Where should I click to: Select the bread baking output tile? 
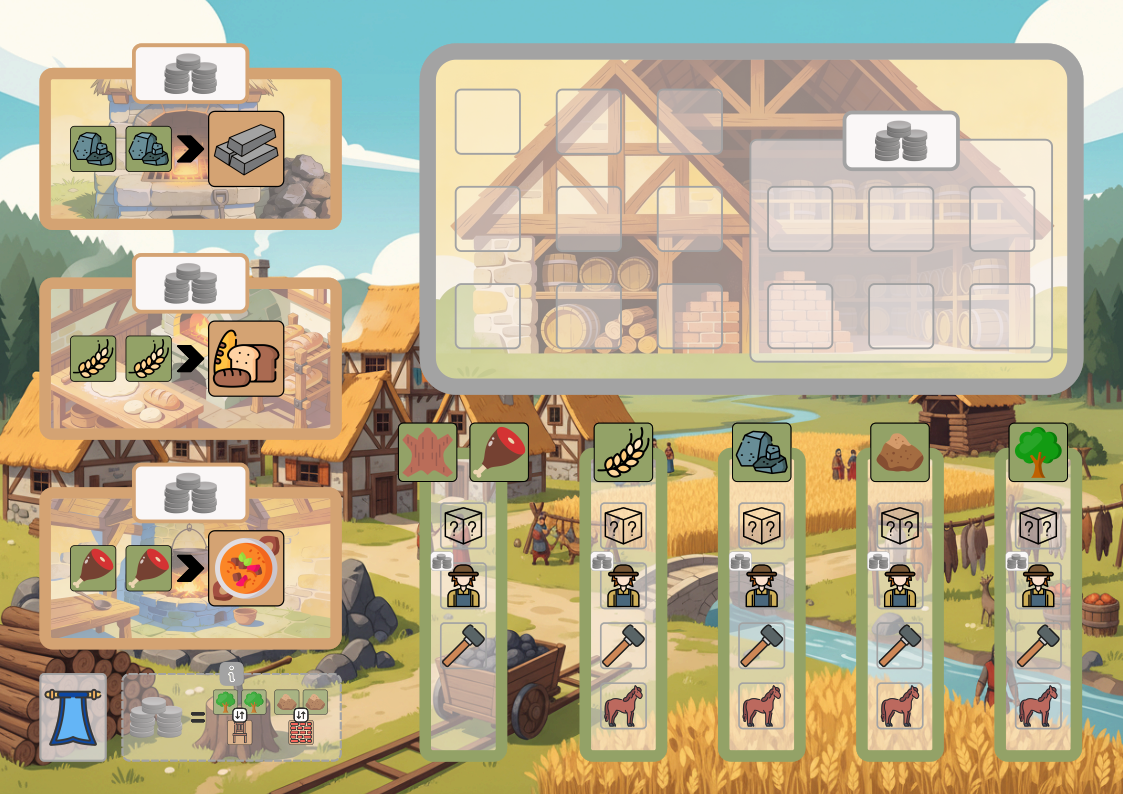(x=246, y=359)
